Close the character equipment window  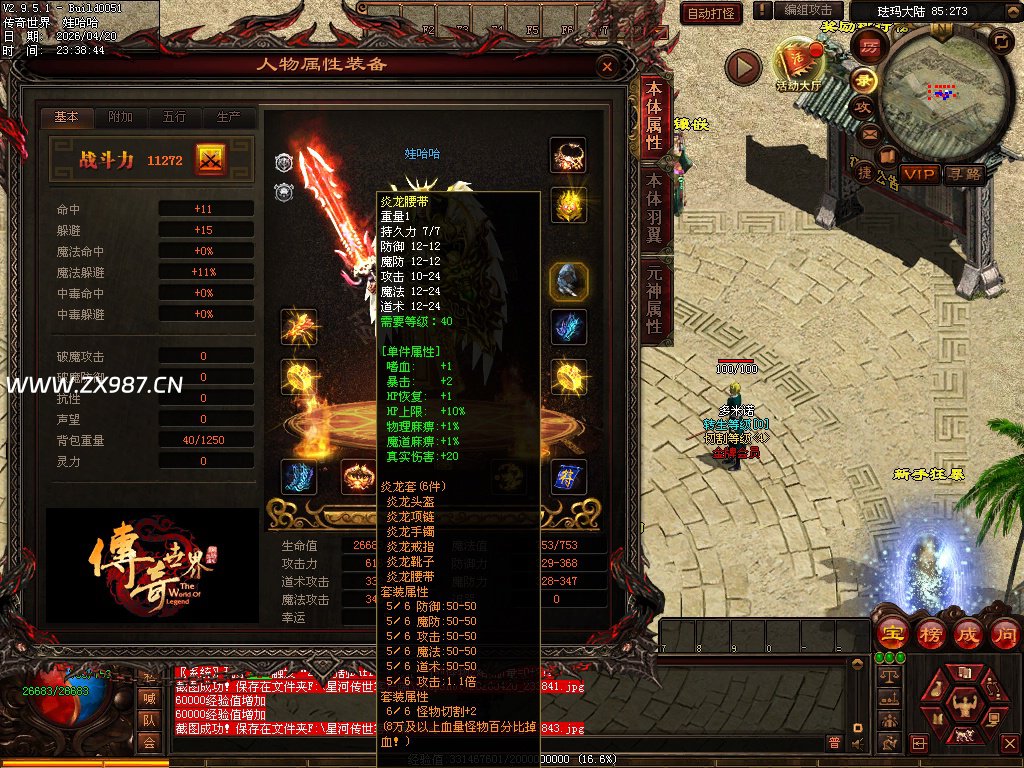tap(607, 66)
